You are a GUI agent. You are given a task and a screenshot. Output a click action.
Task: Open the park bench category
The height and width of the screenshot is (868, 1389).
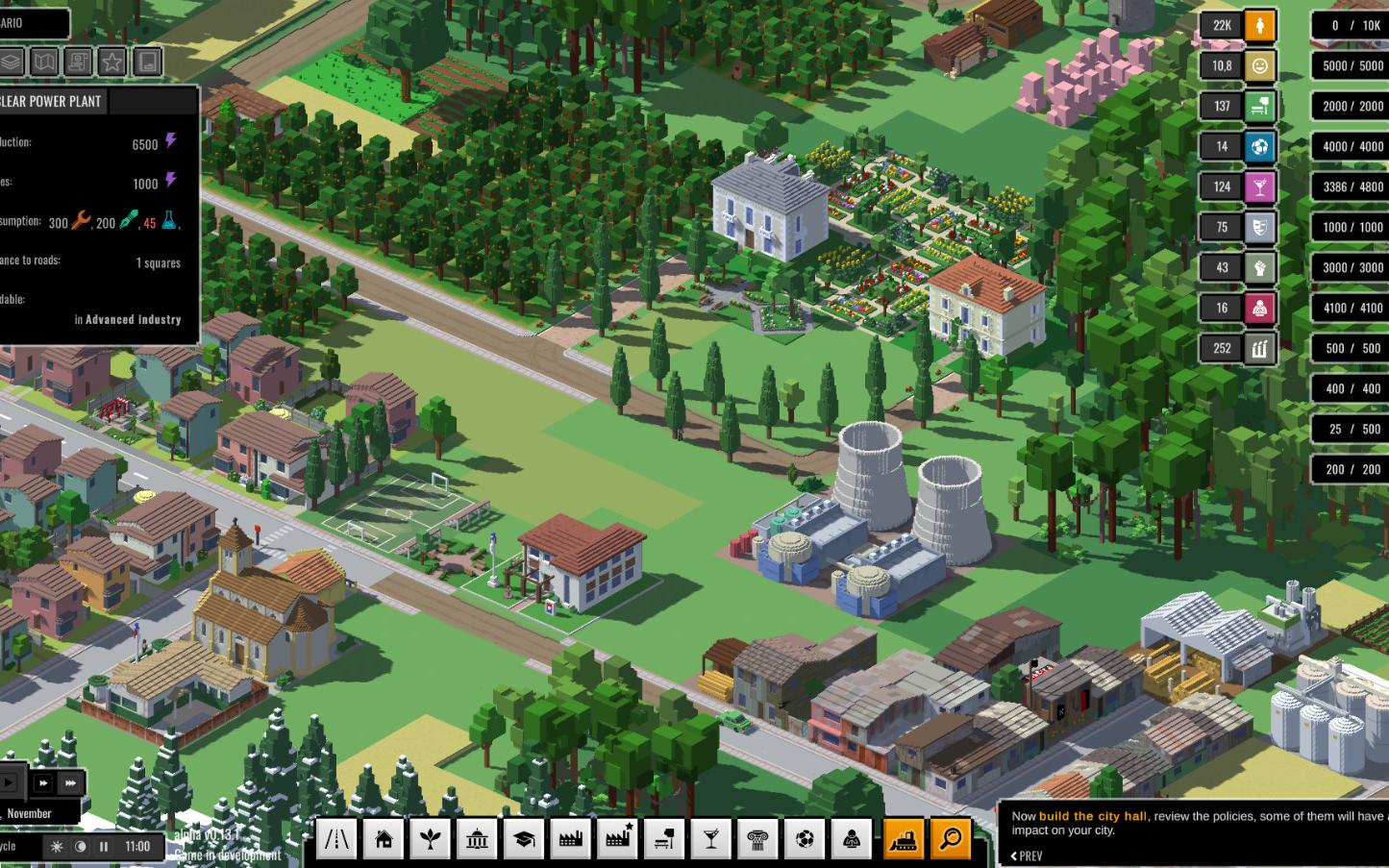(664, 840)
